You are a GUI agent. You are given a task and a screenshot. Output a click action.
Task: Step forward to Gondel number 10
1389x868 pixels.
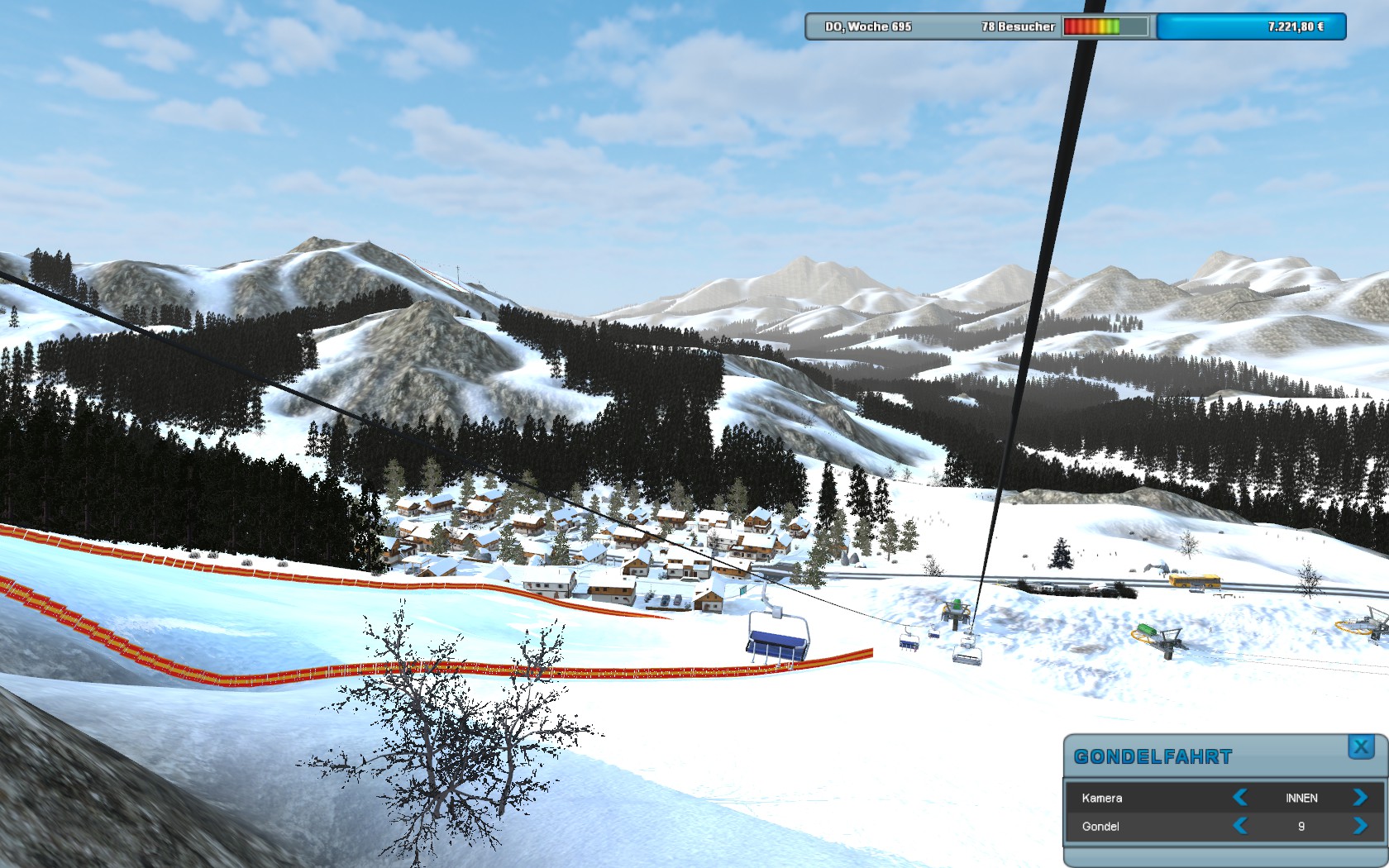[1362, 827]
